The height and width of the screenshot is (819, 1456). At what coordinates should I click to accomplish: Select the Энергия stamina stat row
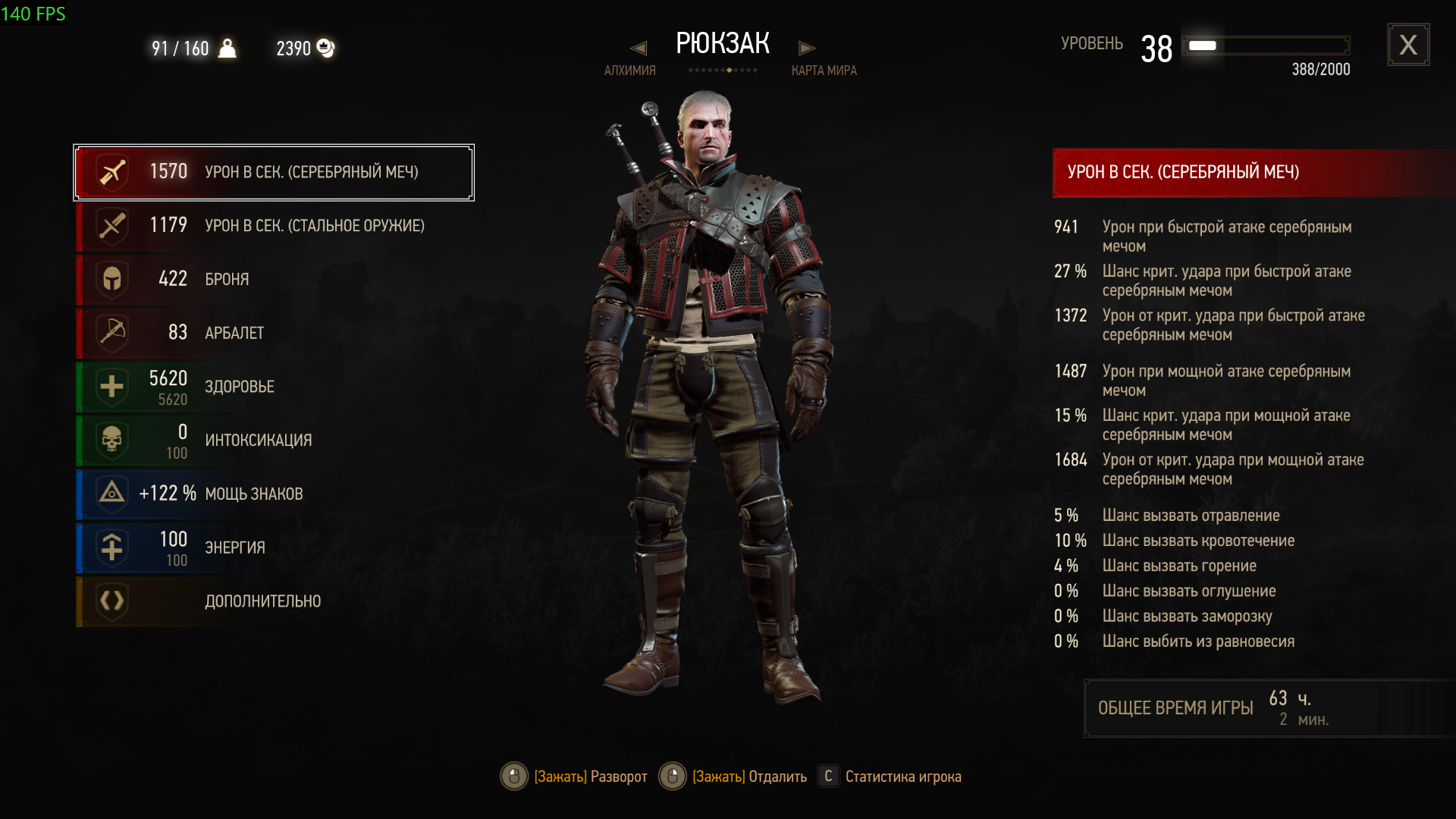(274, 548)
